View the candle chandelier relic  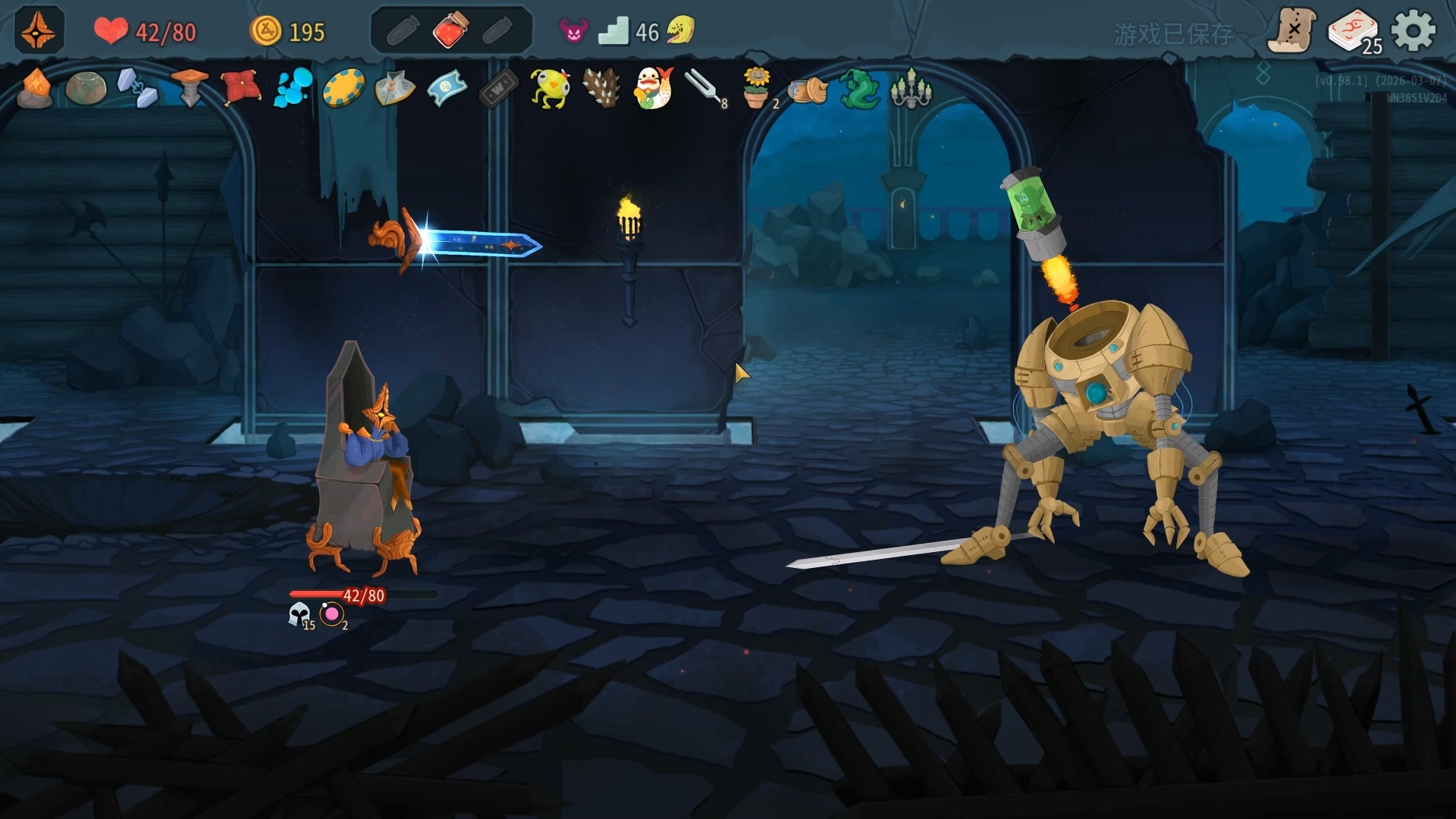point(910,89)
